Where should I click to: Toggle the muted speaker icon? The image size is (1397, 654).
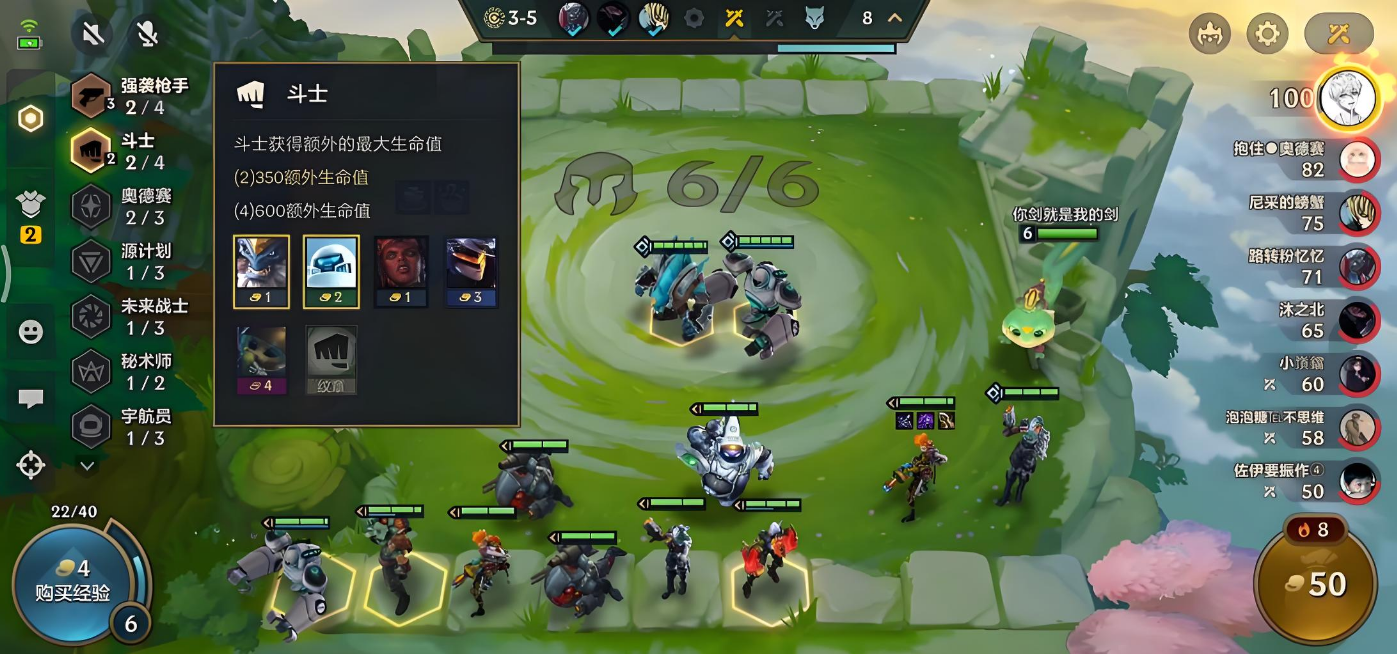coord(93,35)
